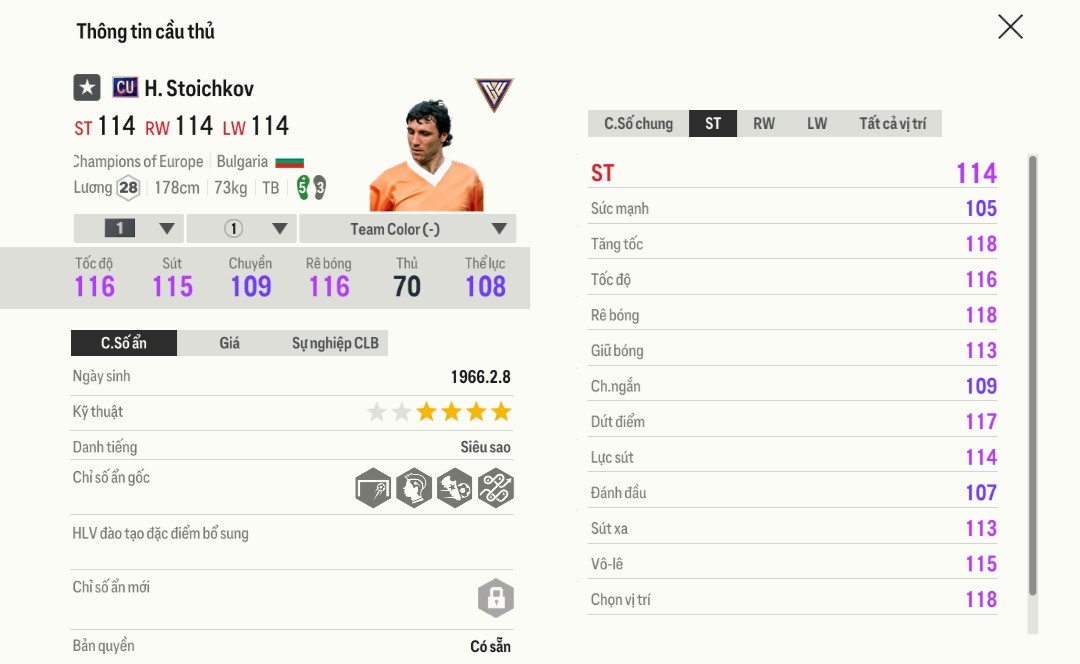Click the locked new hidden trait slot
1080x664 pixels.
click(x=495, y=598)
